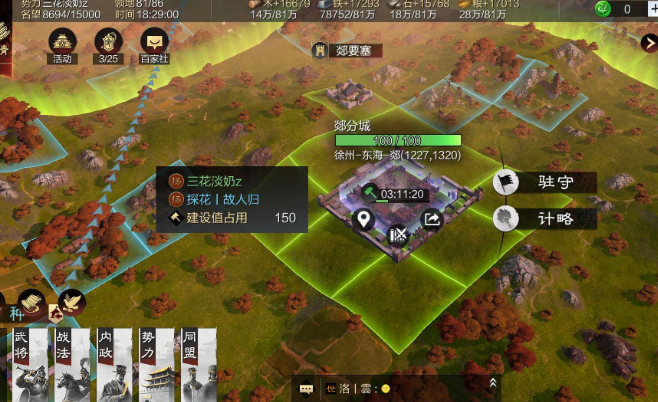Click the crossed-out building icon under the city
Viewport: 658px width, 402px height.
pyautogui.click(x=398, y=235)
